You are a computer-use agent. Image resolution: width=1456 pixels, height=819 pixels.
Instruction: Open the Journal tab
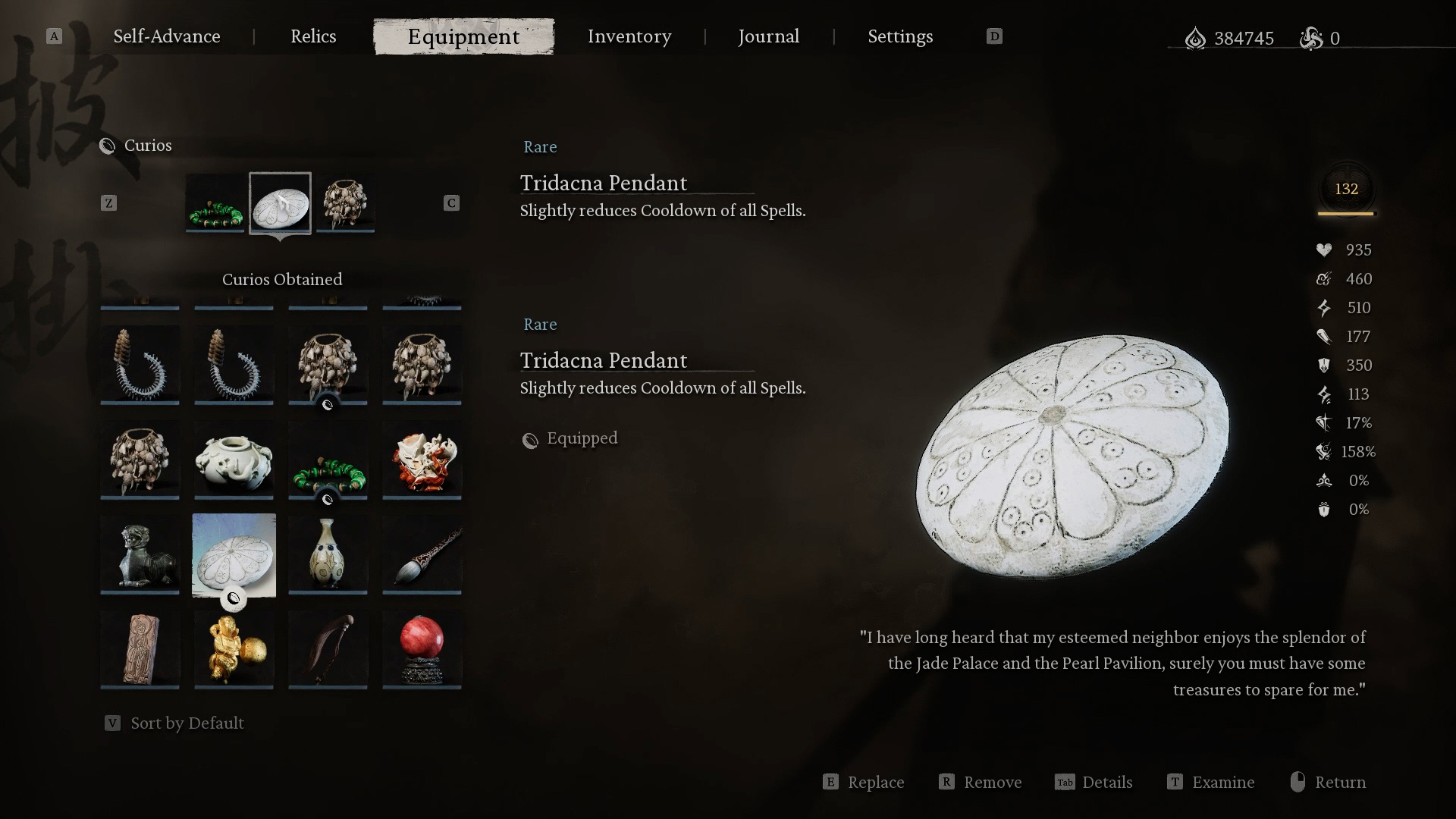[768, 36]
